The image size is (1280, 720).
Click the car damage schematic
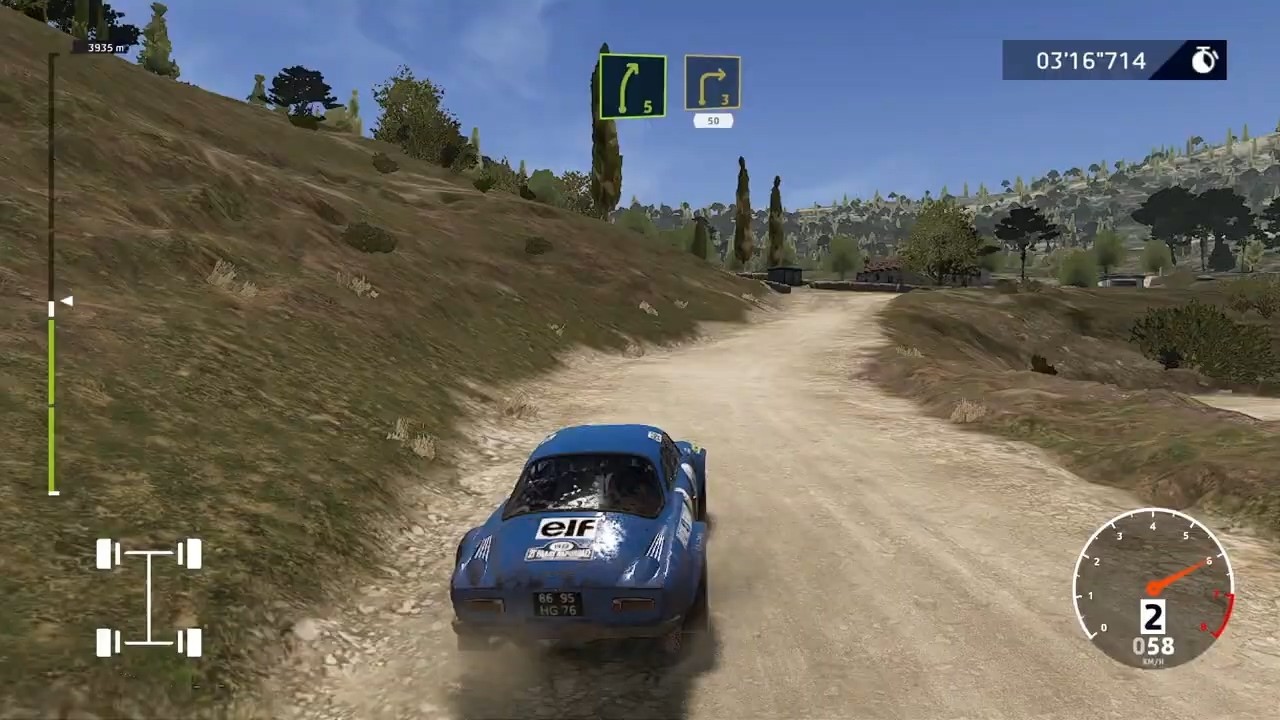coord(148,595)
